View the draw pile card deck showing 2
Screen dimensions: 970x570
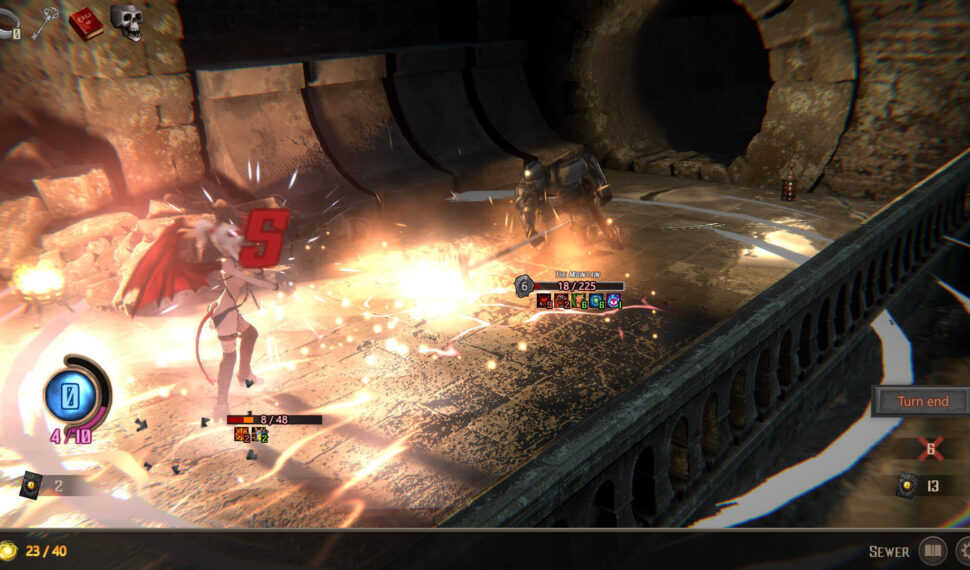pos(31,484)
